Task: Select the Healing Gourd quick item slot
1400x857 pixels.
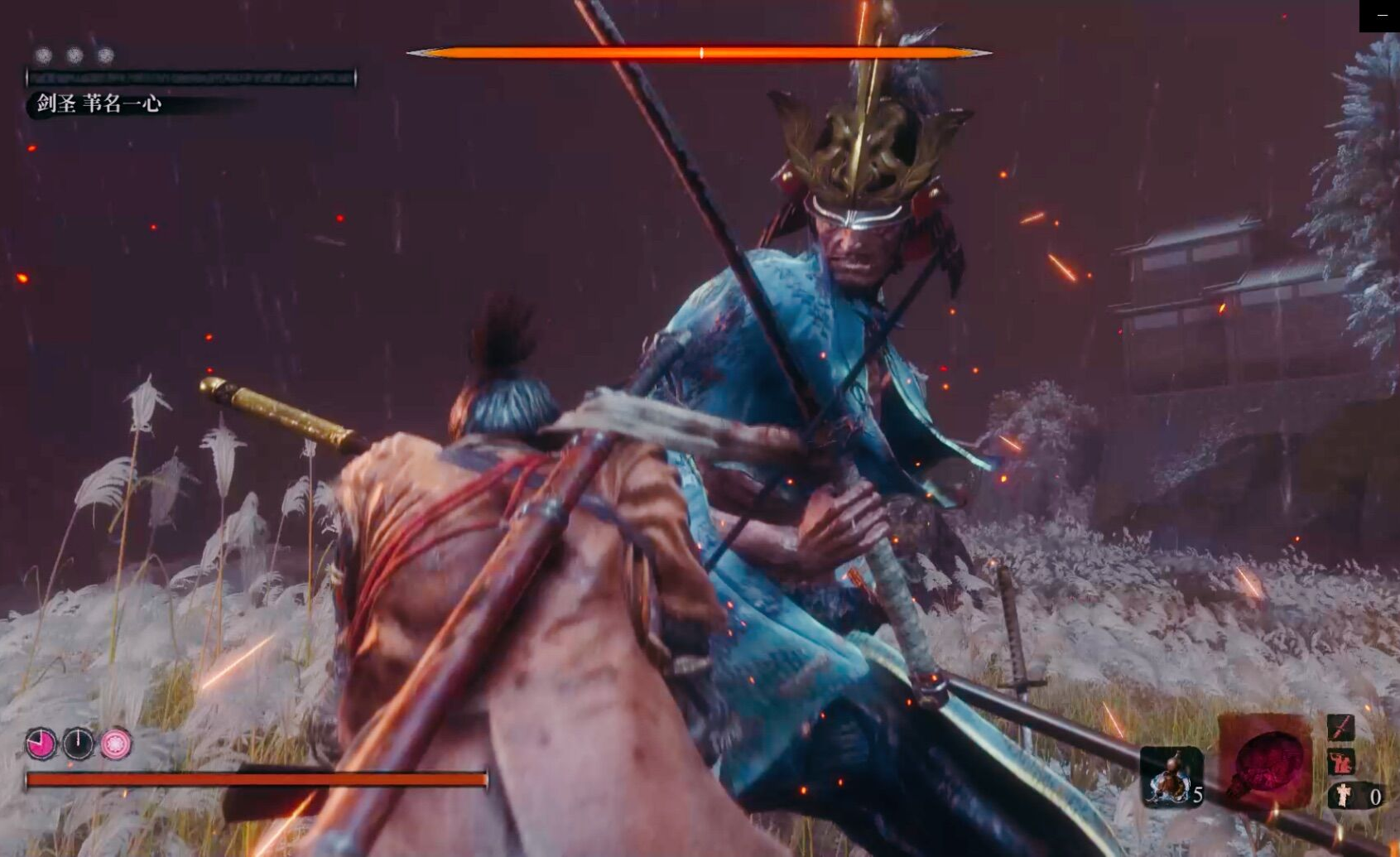Action: pos(1171,776)
